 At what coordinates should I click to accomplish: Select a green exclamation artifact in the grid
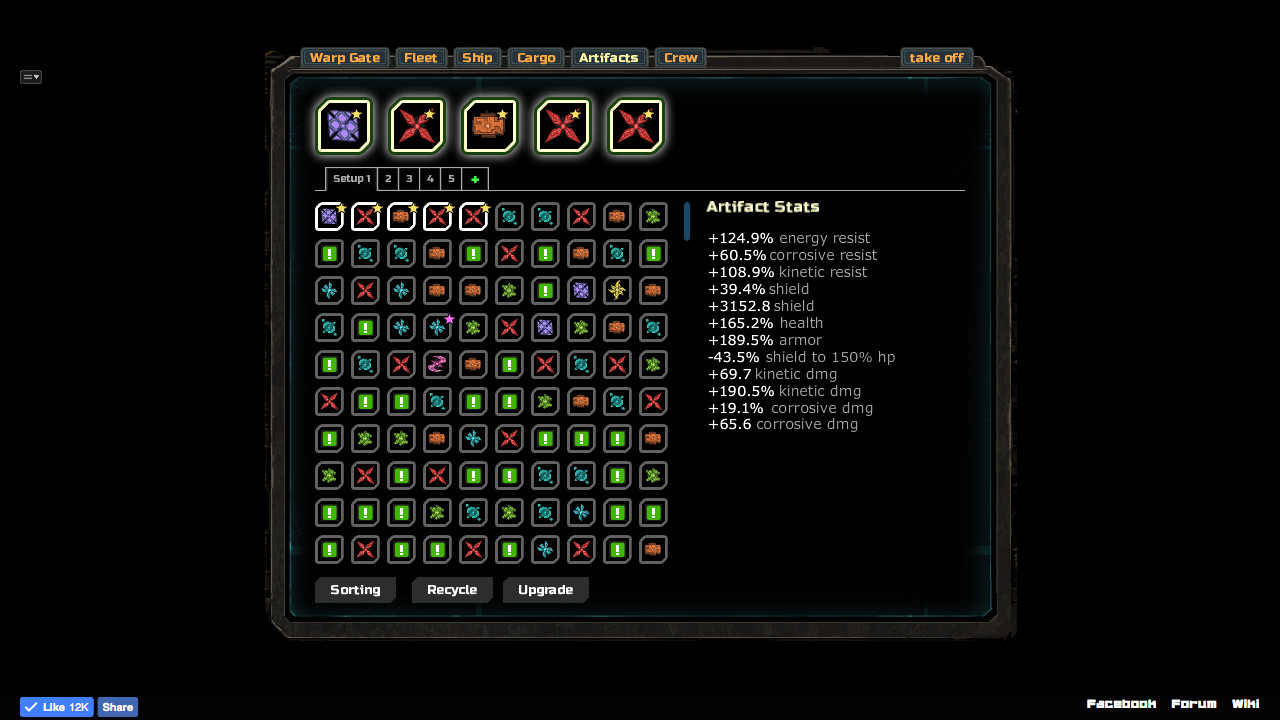[329, 253]
